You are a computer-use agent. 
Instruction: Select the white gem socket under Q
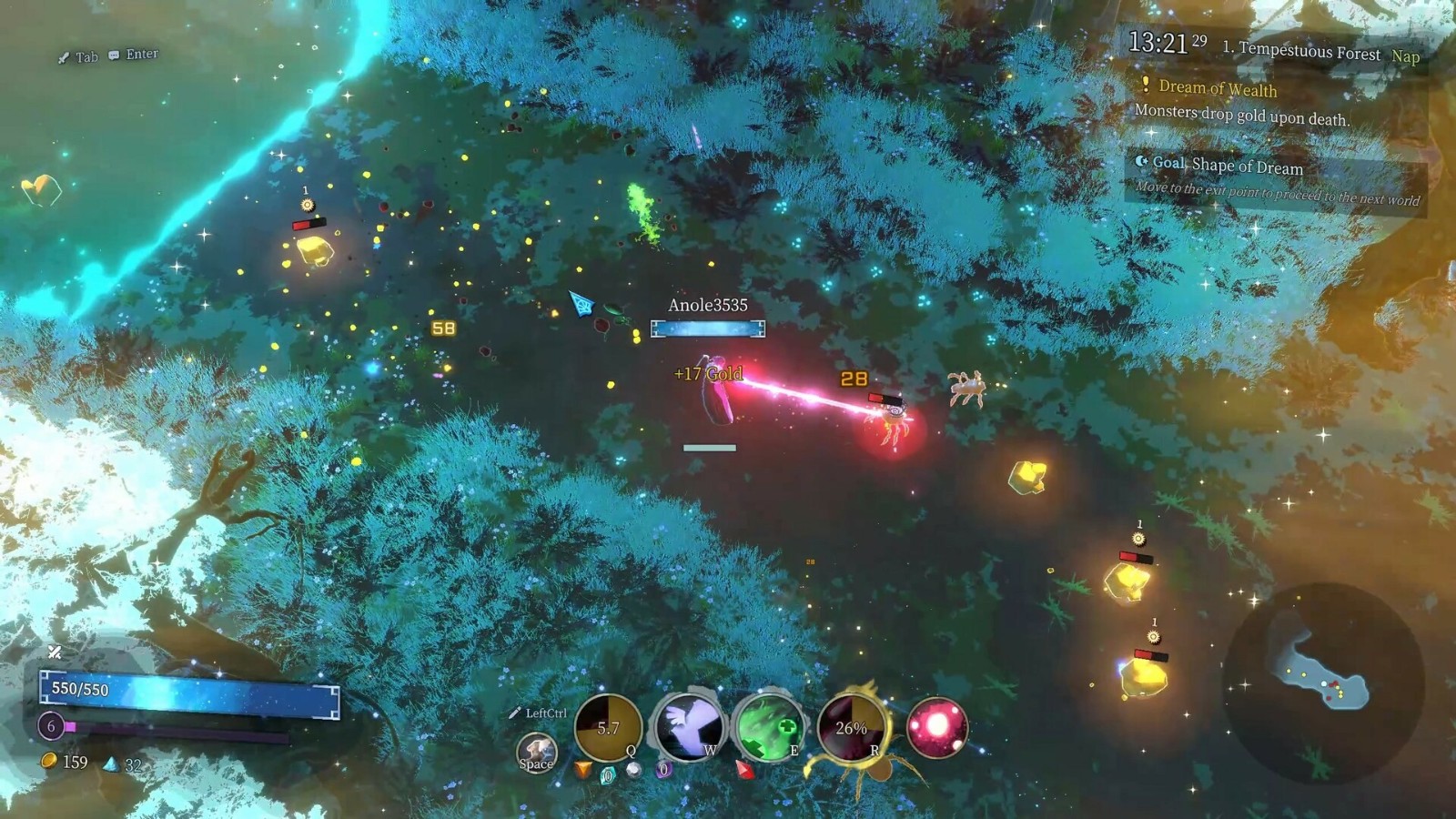point(634,771)
